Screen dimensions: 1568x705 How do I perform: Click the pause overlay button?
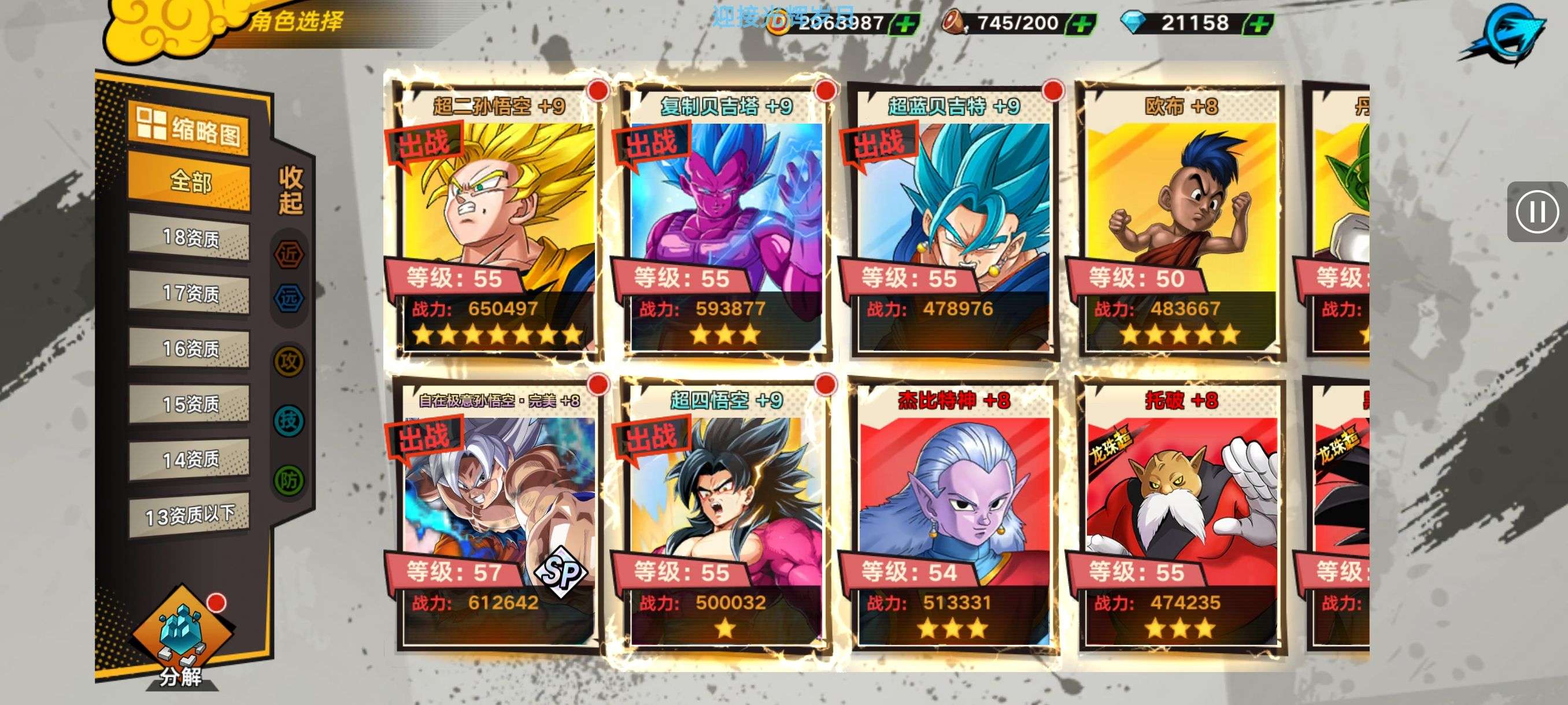point(1536,212)
